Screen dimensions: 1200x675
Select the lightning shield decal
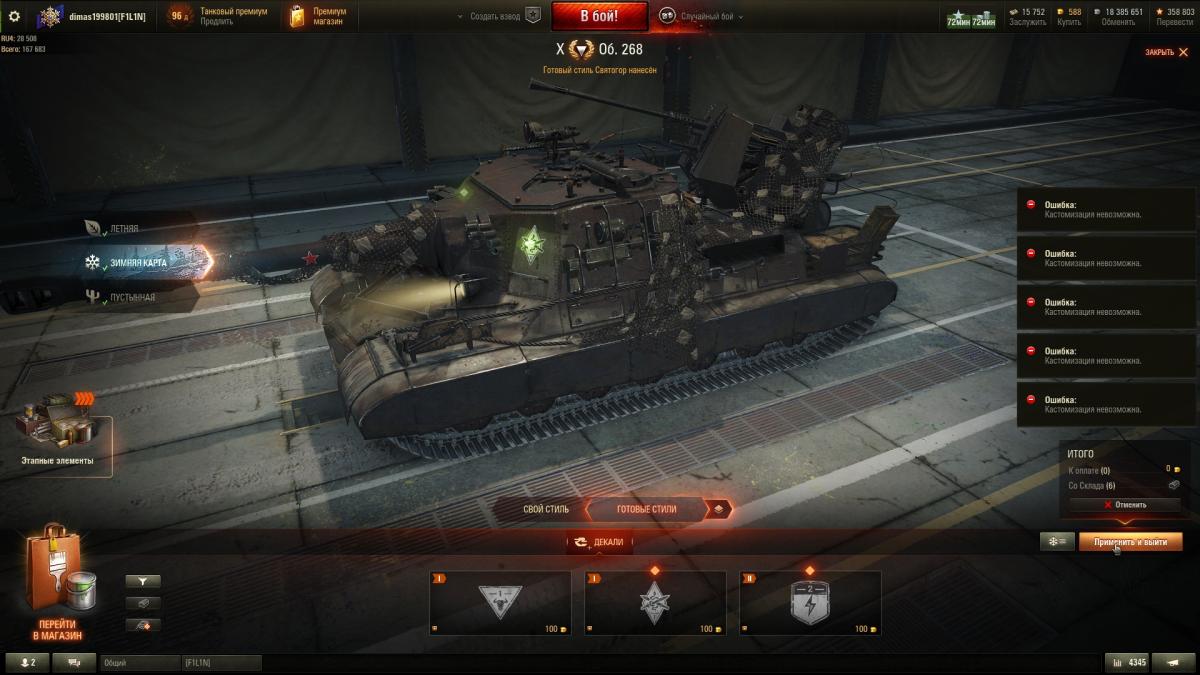pyautogui.click(x=810, y=602)
